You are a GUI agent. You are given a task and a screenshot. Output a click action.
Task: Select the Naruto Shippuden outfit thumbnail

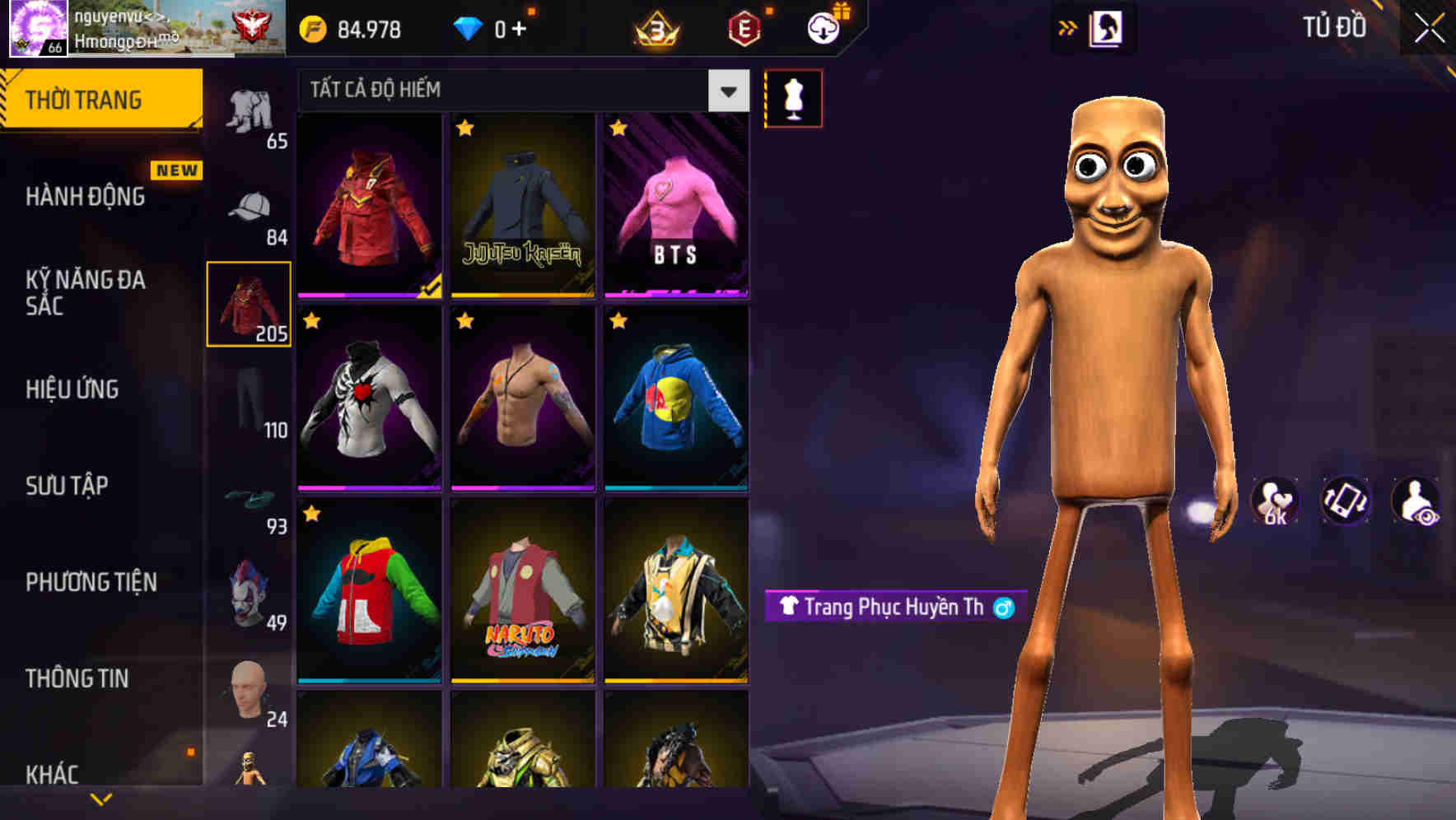click(x=521, y=599)
